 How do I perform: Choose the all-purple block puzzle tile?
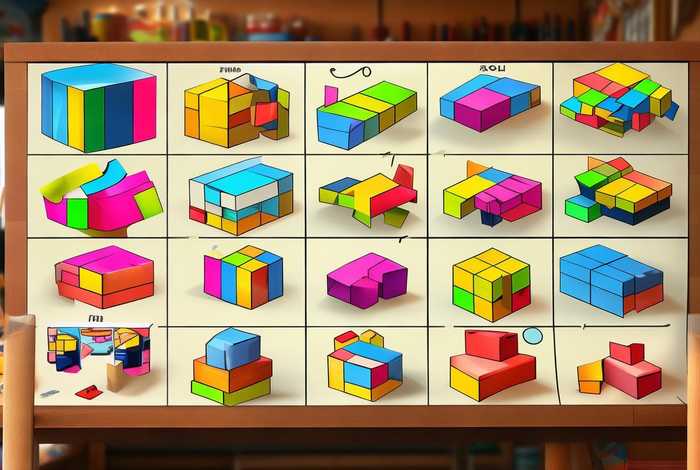[366, 279]
